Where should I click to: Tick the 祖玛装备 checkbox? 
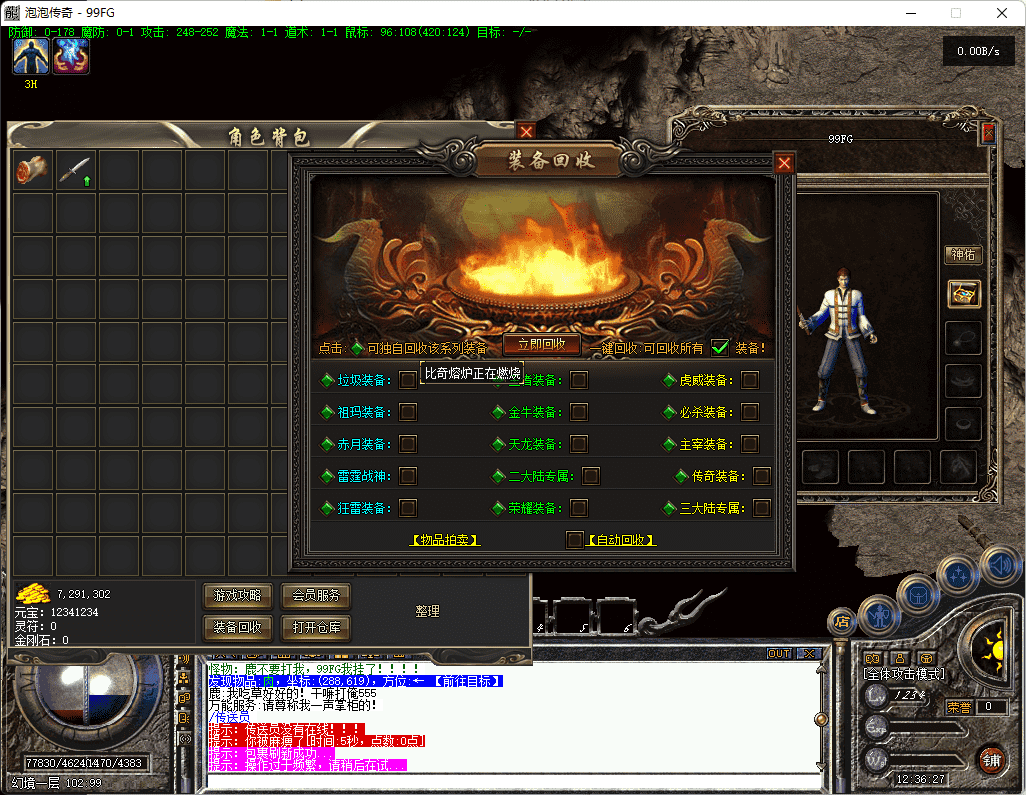tap(408, 412)
